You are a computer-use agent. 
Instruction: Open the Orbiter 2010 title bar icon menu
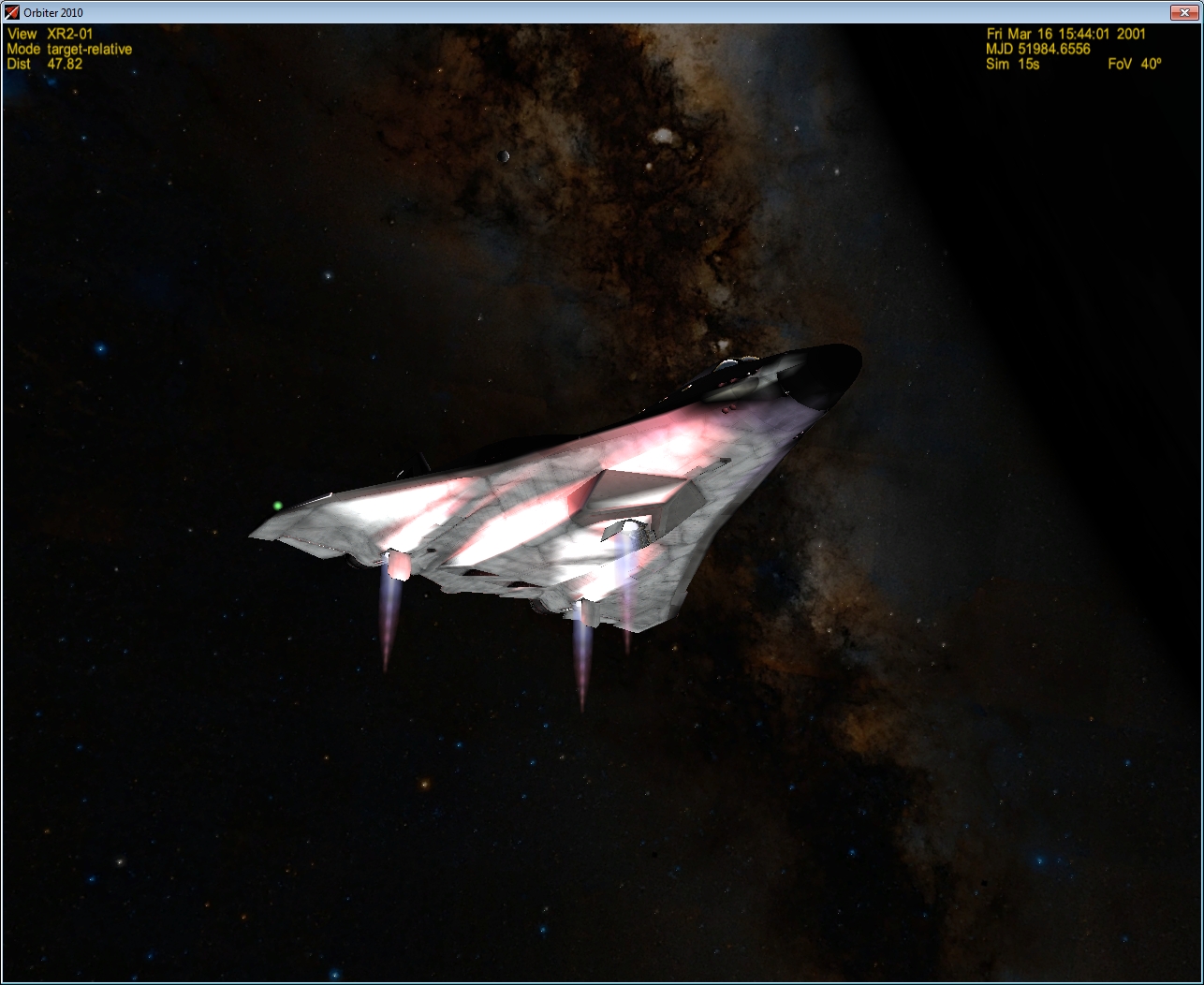coord(12,12)
